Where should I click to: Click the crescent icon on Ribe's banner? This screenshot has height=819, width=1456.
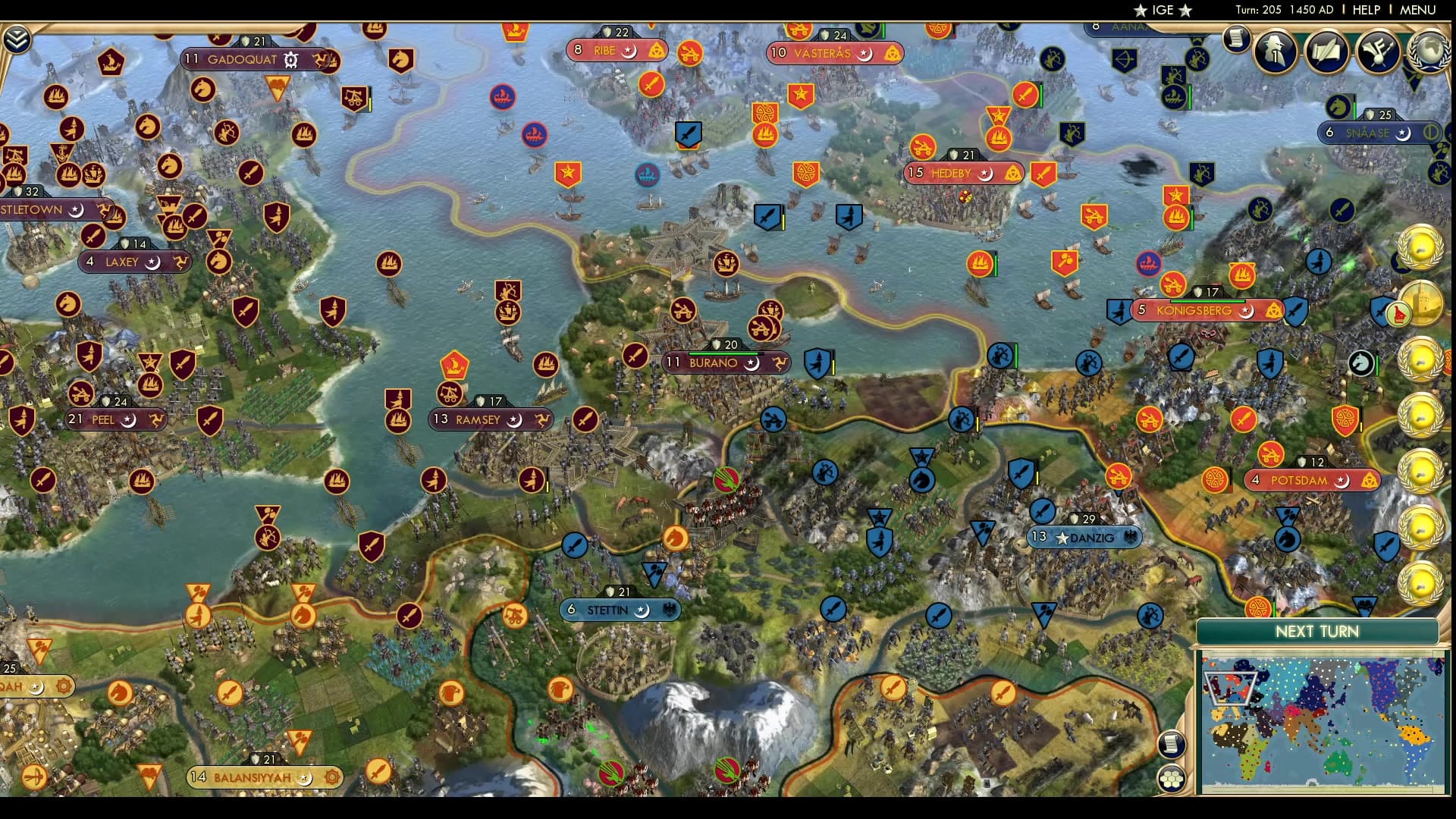pyautogui.click(x=629, y=51)
